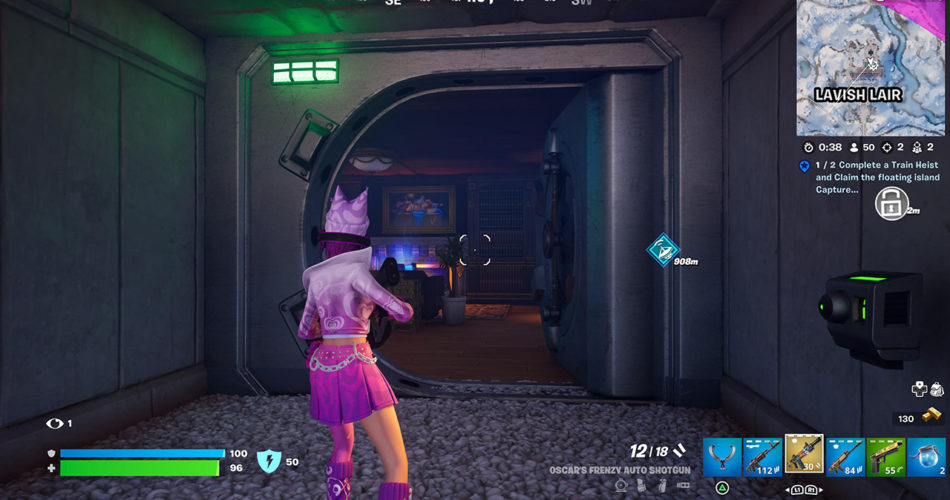Image resolution: width=950 pixels, height=500 pixels.
Task: Select the shield potion jug slot
Action: pos(927,457)
